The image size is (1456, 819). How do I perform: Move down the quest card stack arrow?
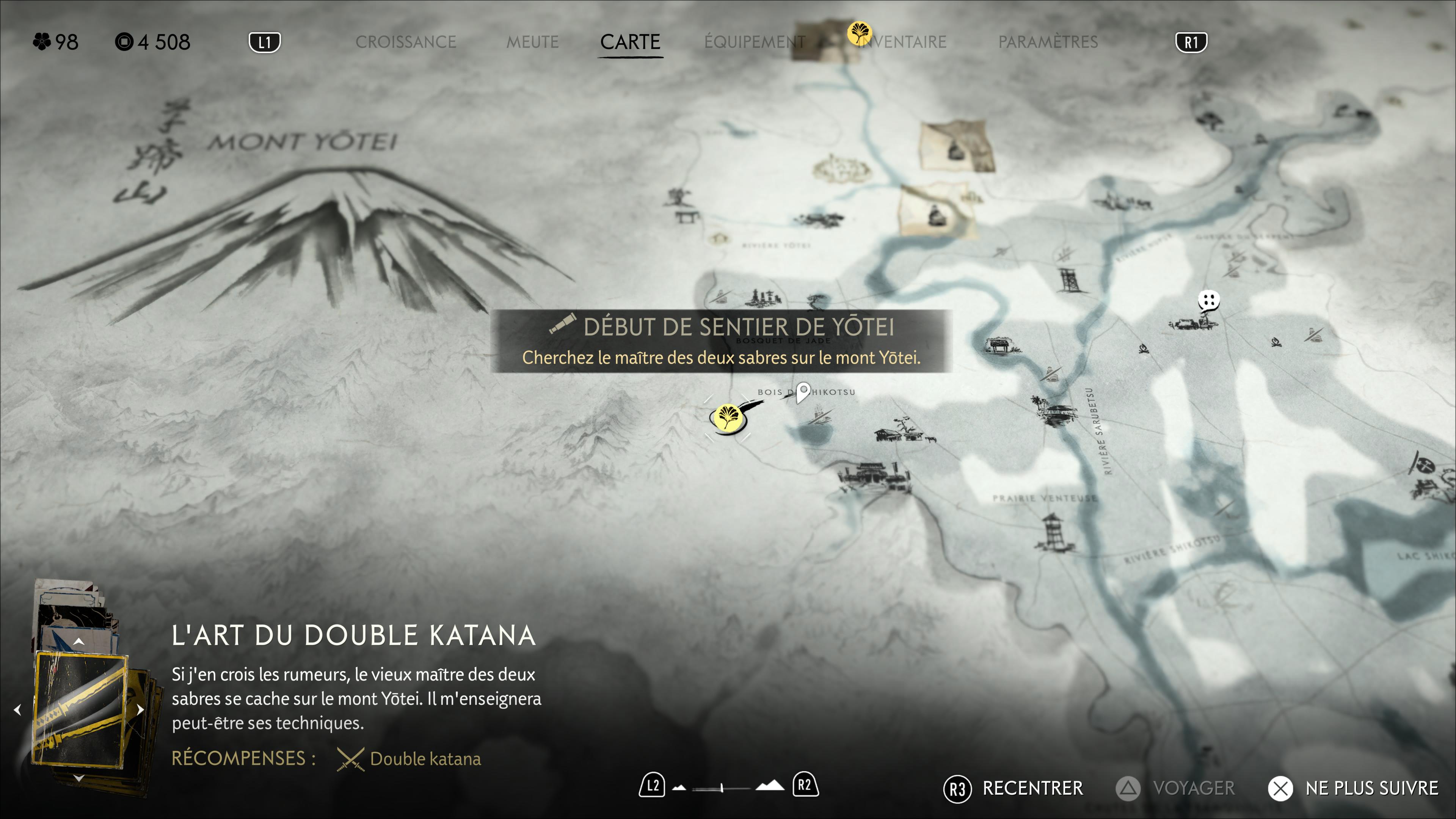click(79, 778)
